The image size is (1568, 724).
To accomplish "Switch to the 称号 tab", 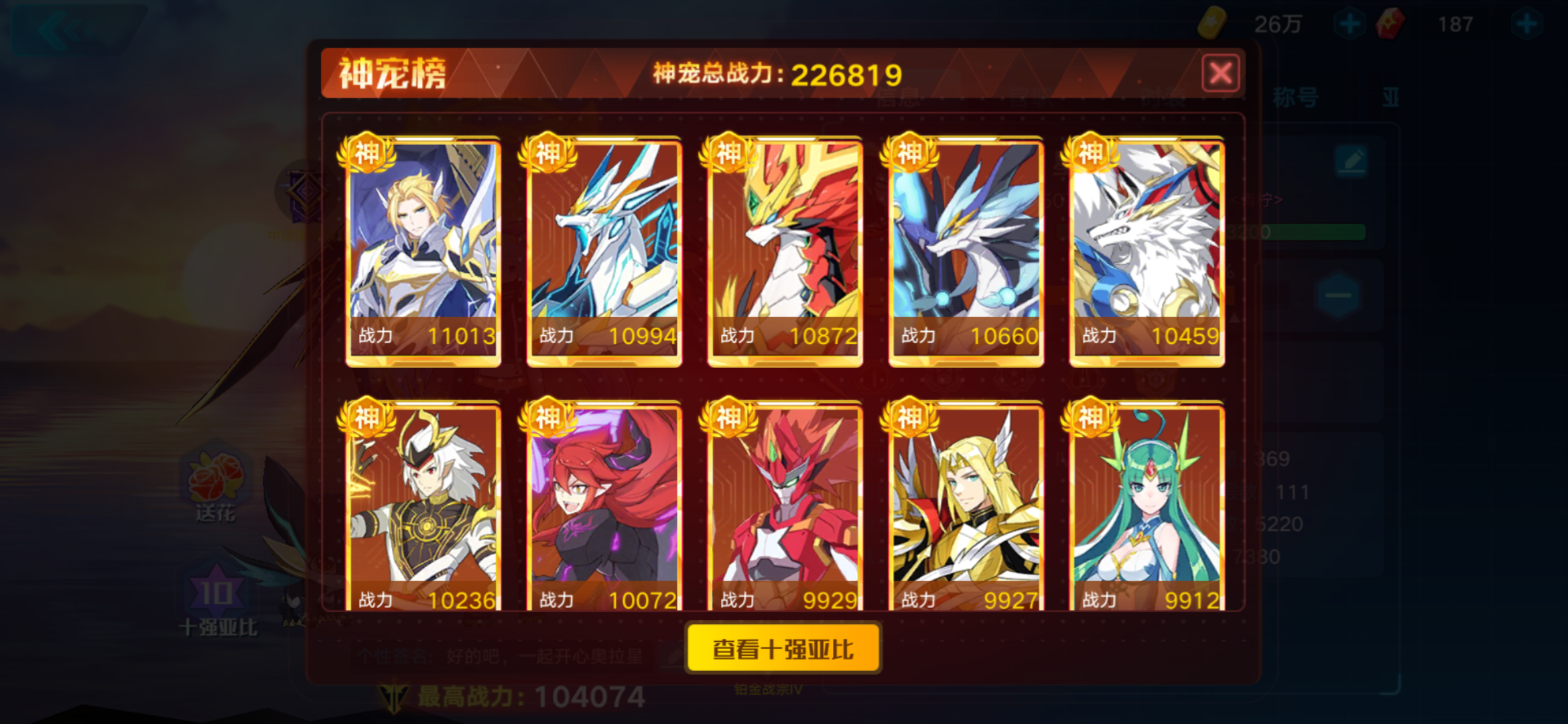I will click(1295, 98).
